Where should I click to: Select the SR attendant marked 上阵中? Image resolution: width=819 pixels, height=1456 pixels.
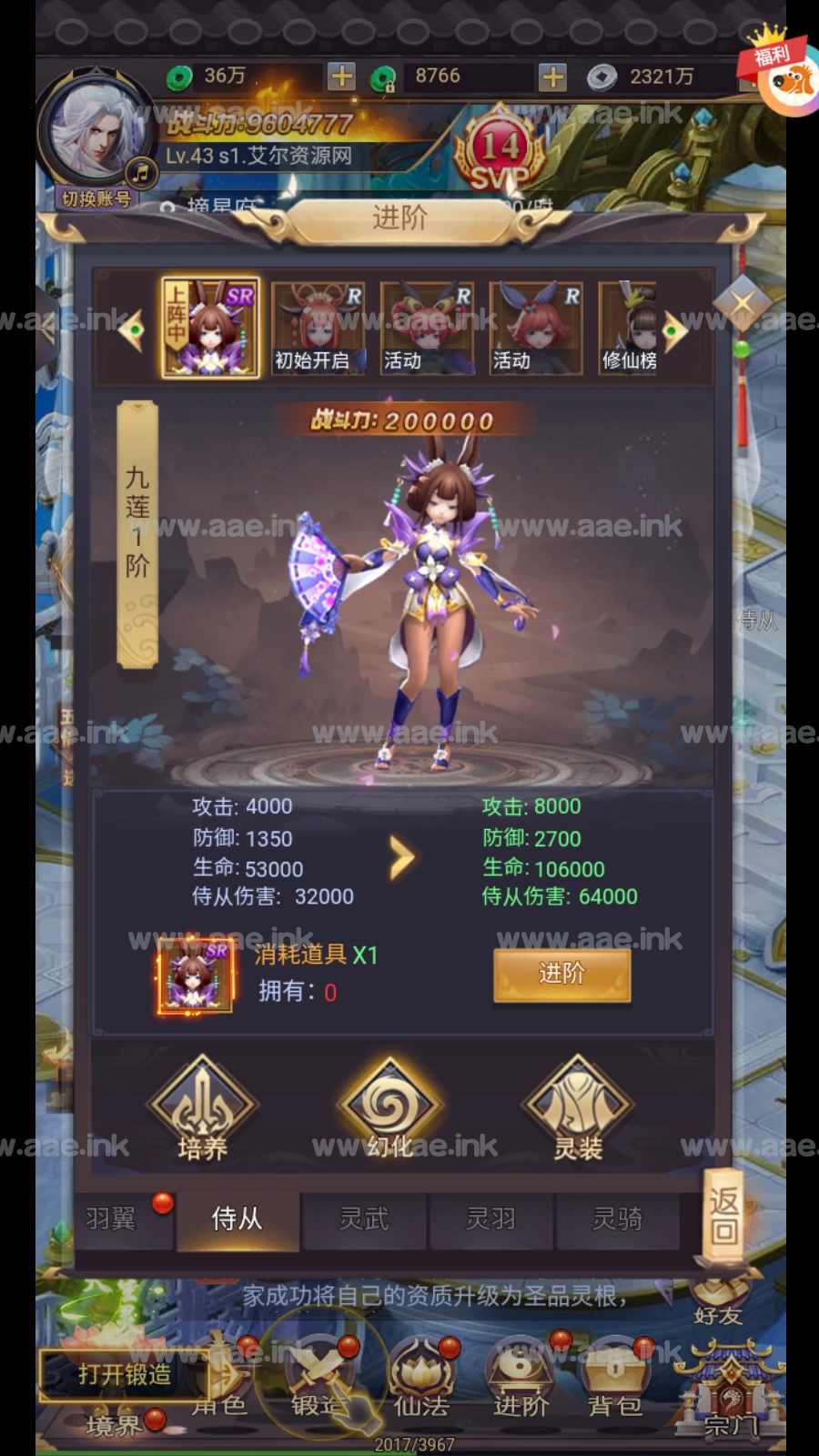pyautogui.click(x=210, y=329)
